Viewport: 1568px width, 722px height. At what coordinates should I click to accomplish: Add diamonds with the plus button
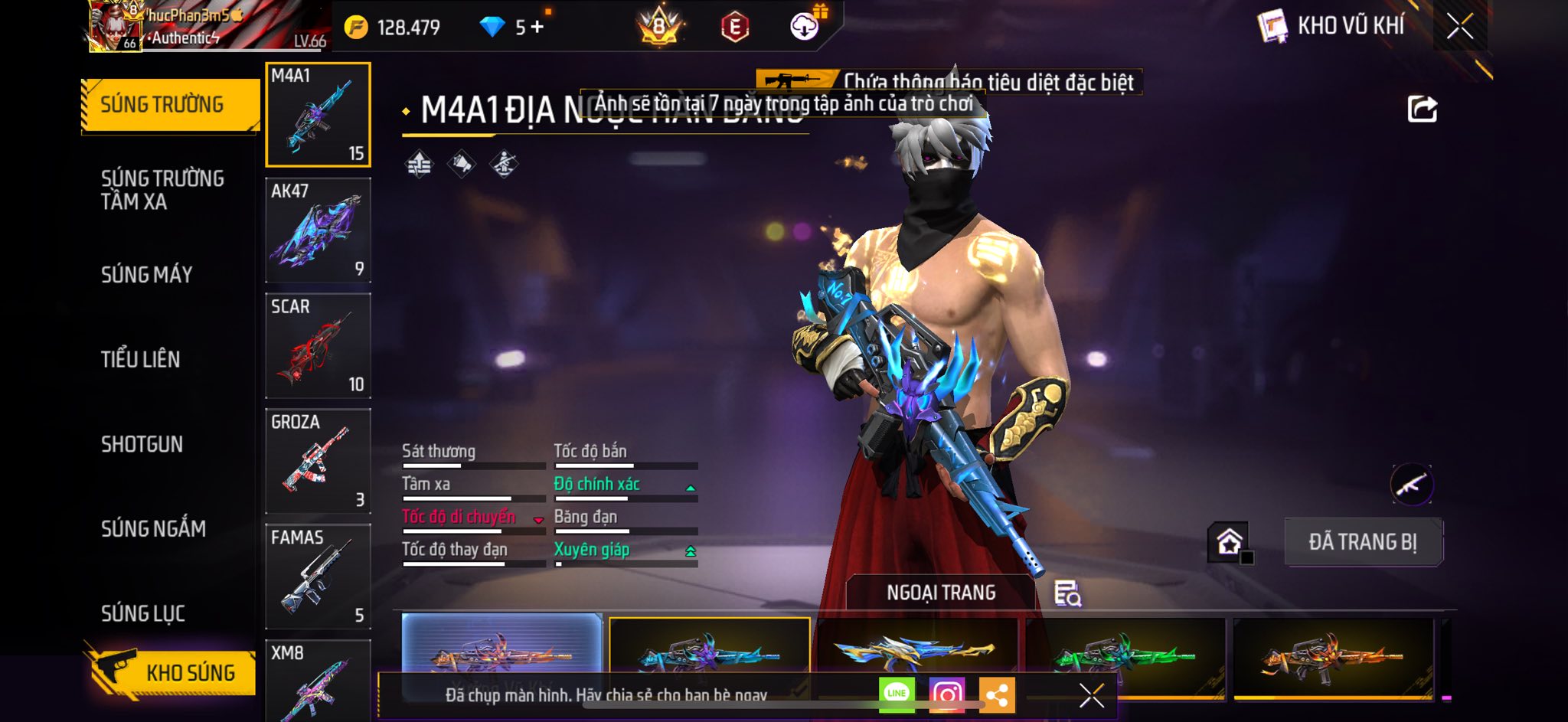point(537,28)
